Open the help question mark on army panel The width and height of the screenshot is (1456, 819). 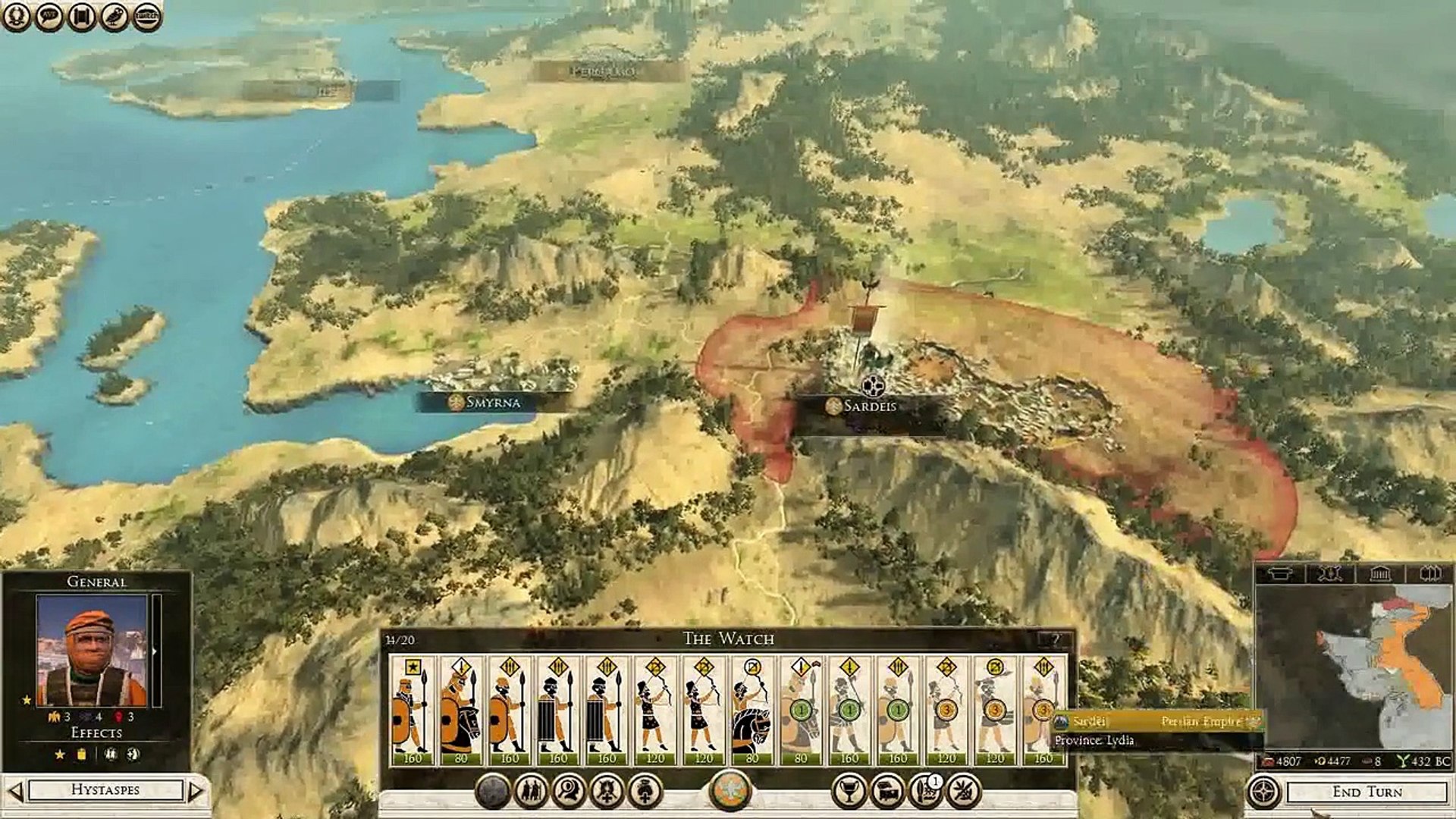click(1055, 639)
